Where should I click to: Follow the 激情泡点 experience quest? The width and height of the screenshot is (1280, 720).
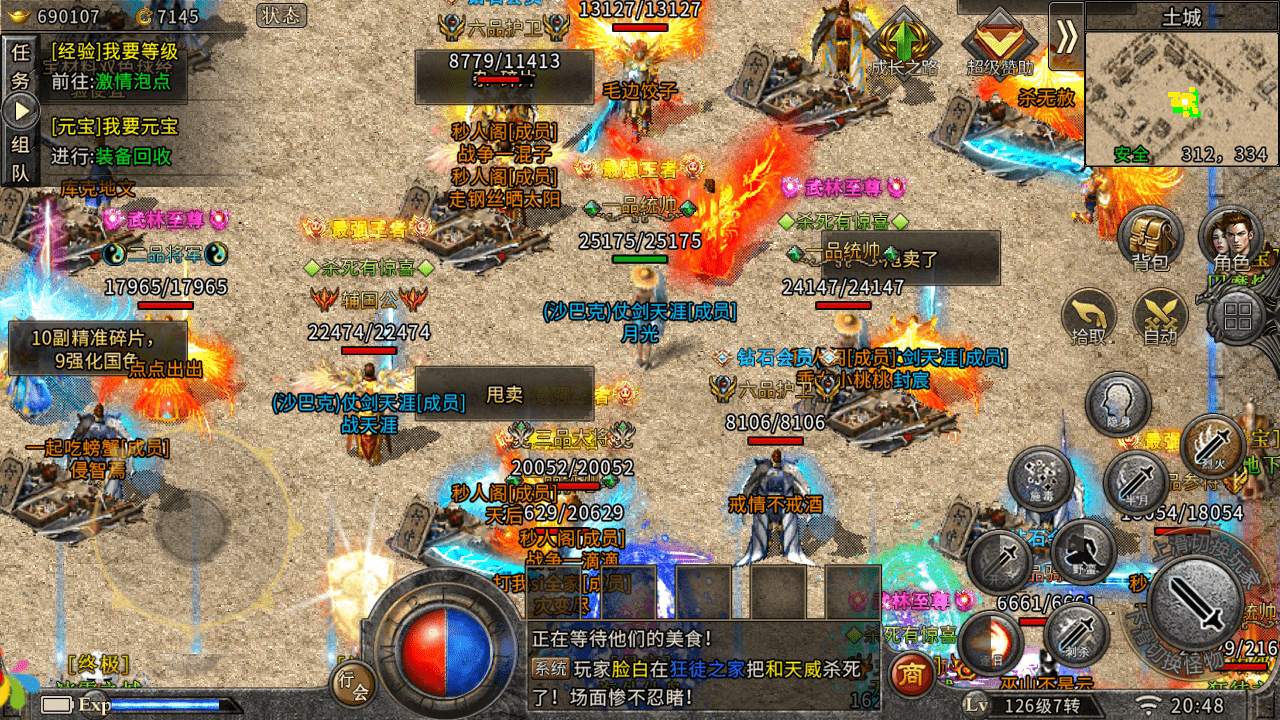click(133, 82)
